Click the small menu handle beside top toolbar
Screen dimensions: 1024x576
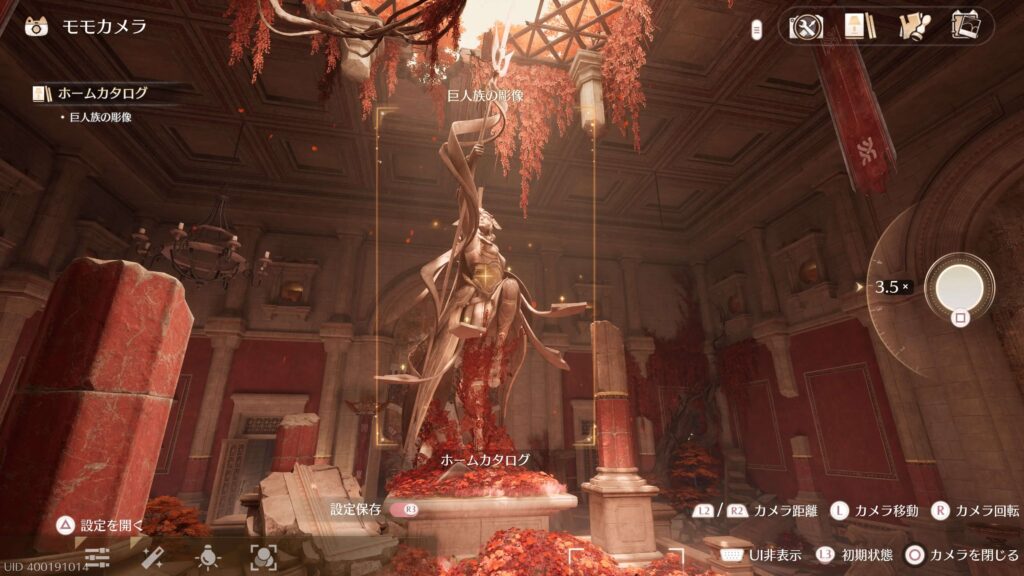(757, 28)
